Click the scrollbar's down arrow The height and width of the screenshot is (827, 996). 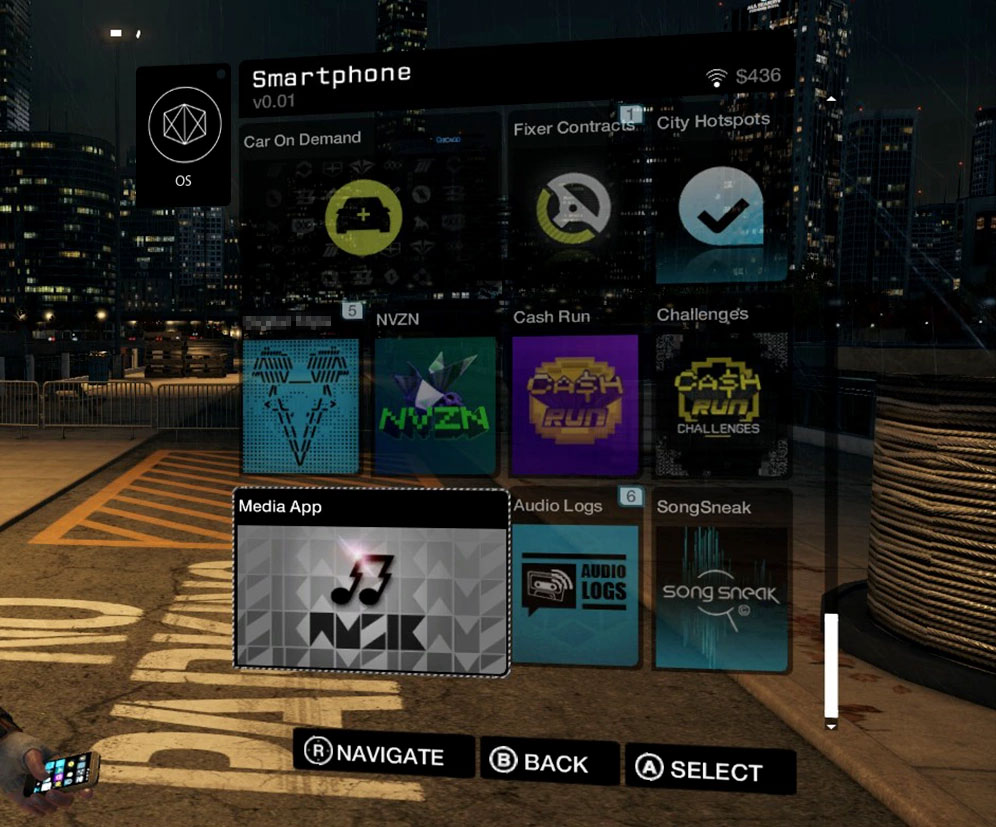pos(830,726)
